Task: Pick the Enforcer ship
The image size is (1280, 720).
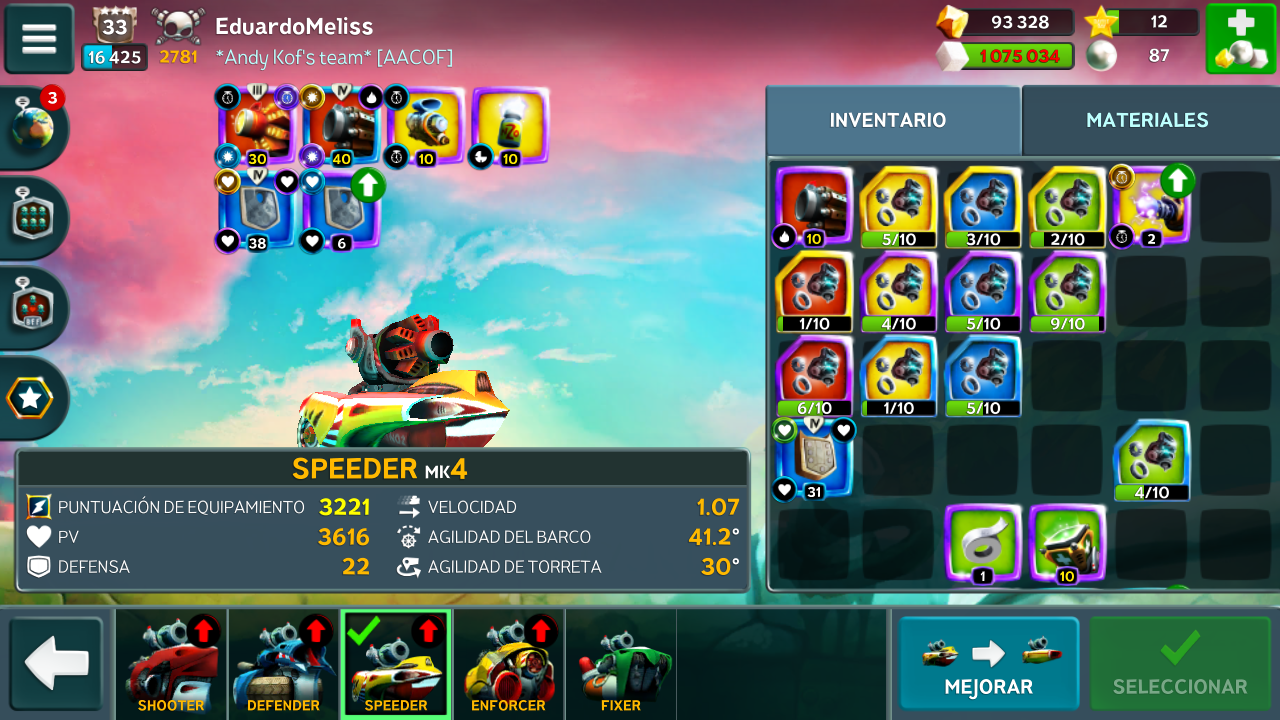Action: click(x=508, y=664)
